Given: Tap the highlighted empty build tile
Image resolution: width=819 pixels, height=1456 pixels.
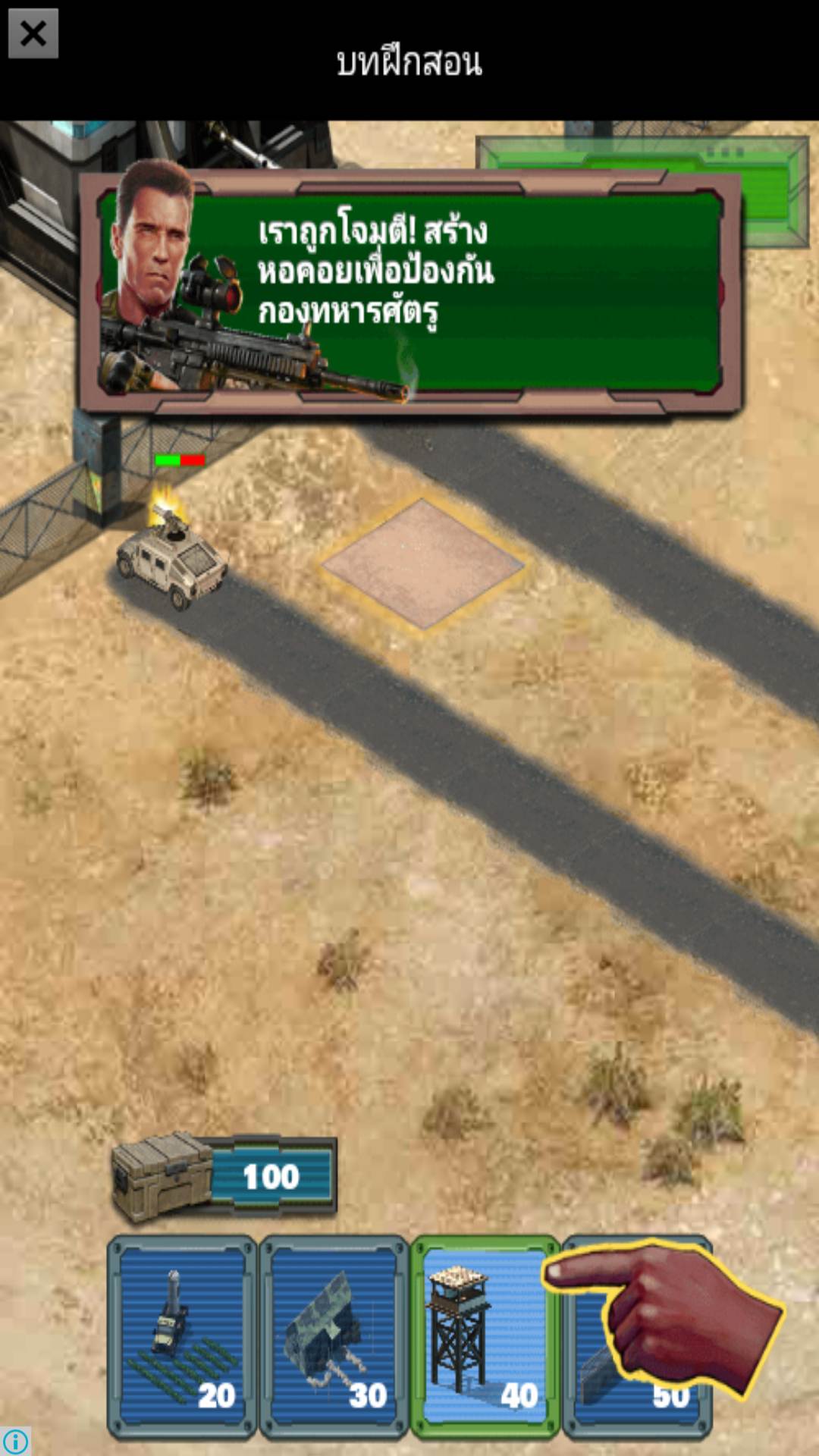Looking at the screenshot, I should click(422, 563).
